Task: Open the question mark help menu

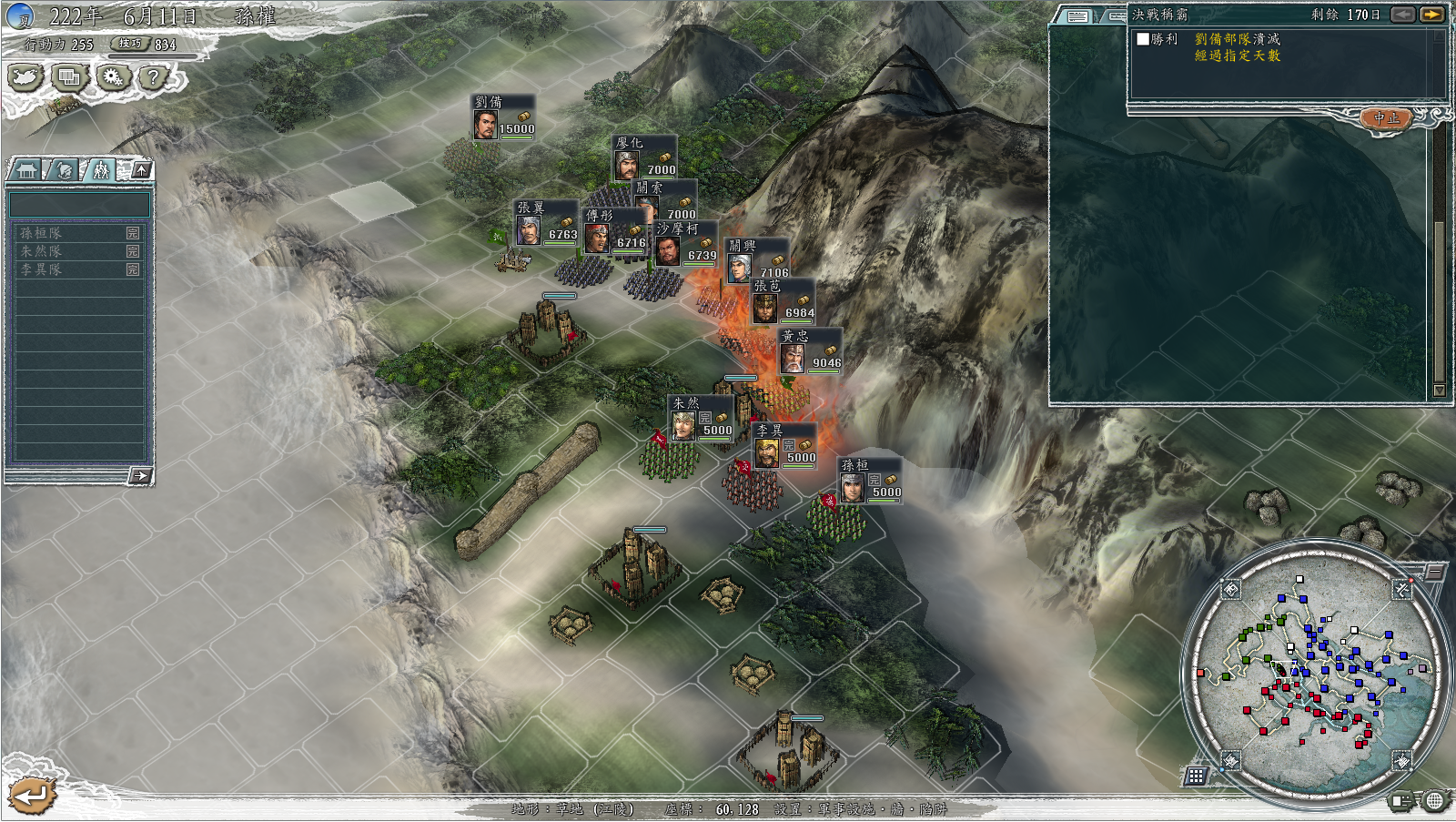Action: [x=155, y=77]
